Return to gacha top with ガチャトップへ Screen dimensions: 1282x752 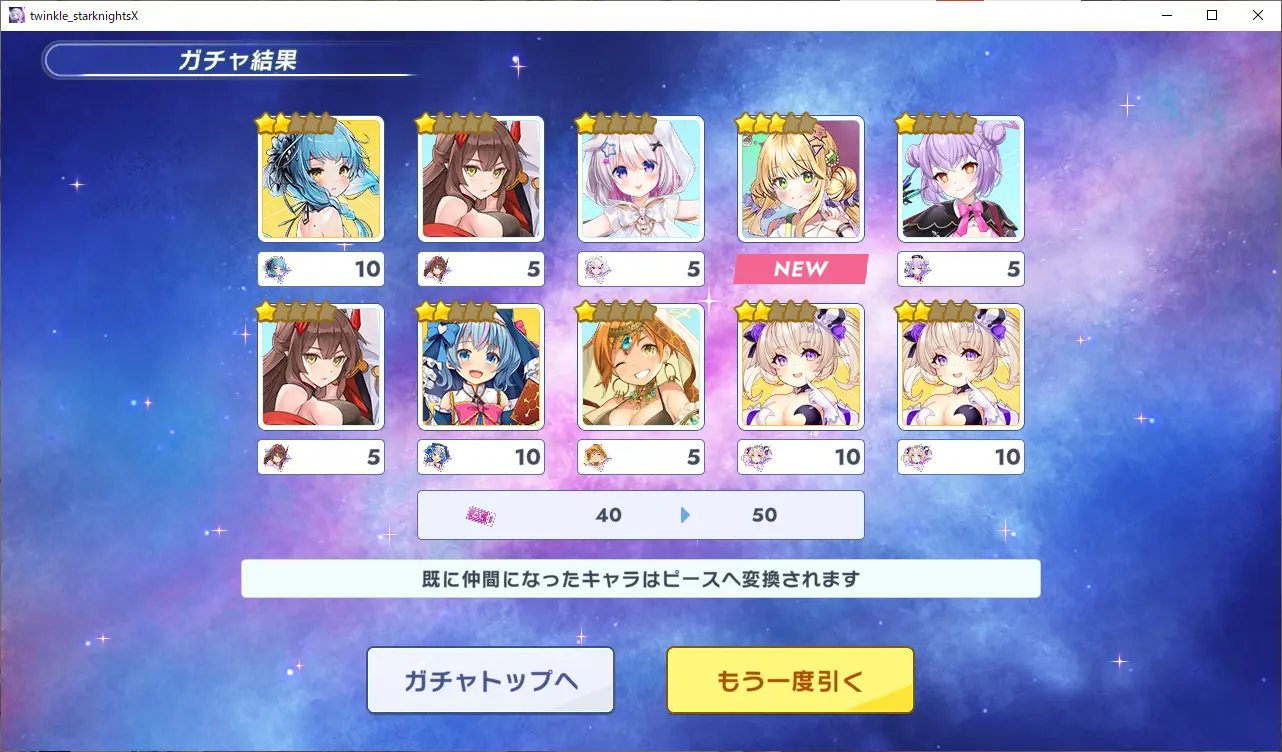tap(490, 680)
